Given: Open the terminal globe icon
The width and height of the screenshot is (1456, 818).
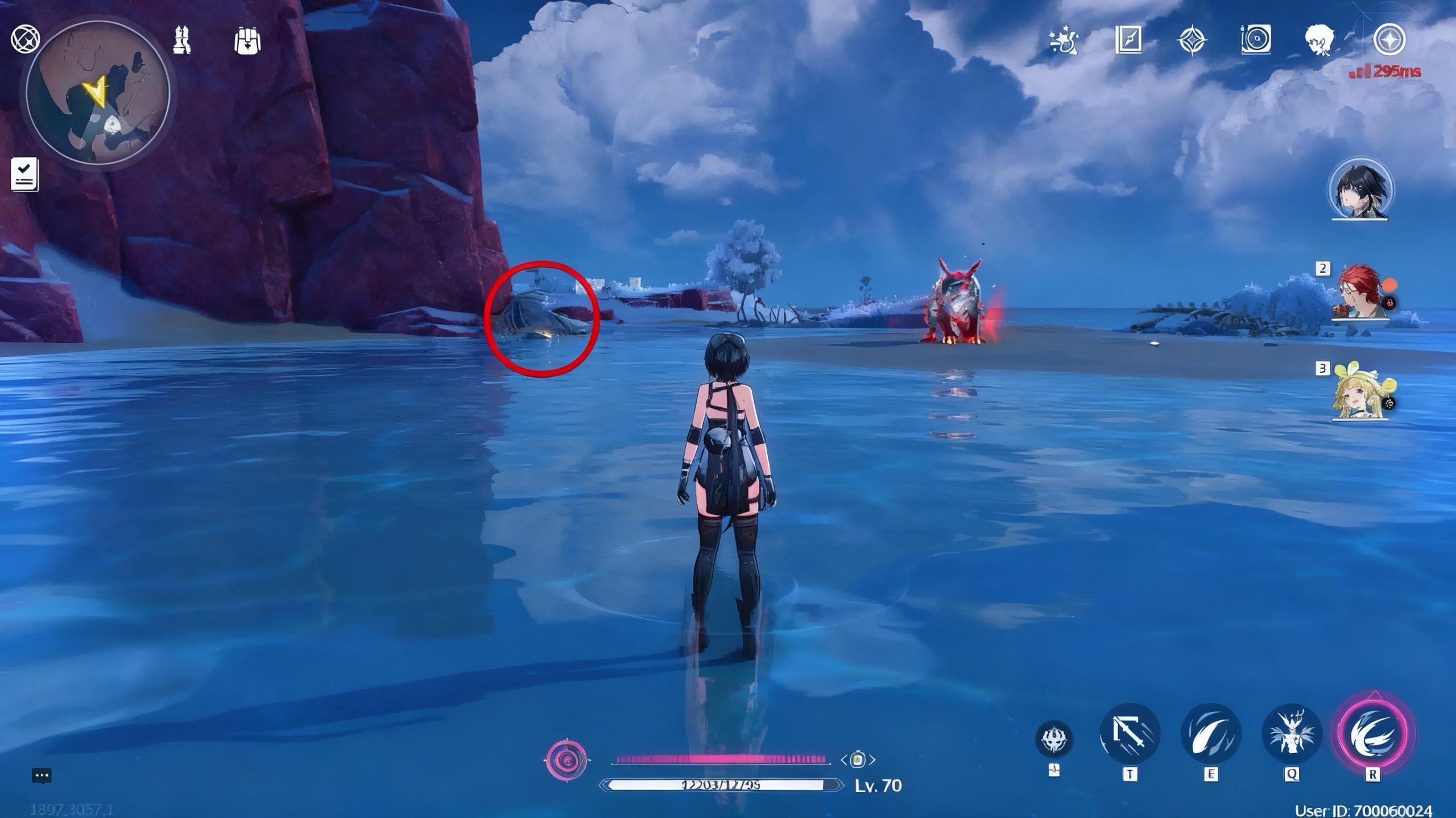Looking at the screenshot, I should point(25,39).
